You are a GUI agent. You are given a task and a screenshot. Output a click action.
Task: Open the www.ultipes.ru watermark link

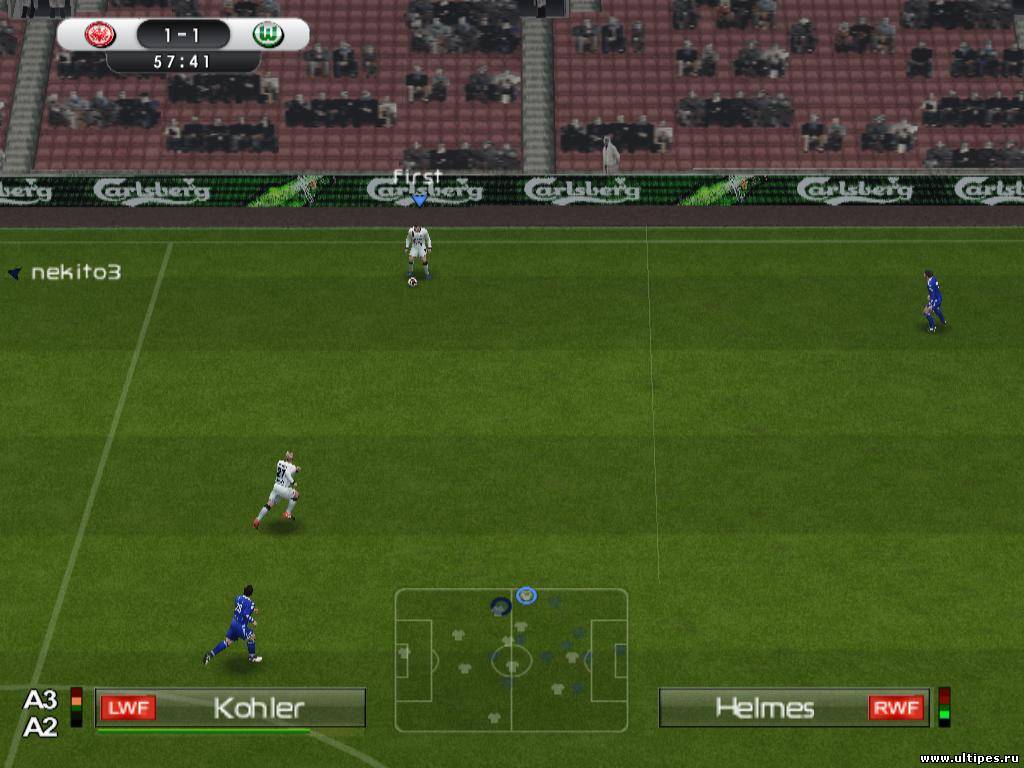click(x=968, y=758)
